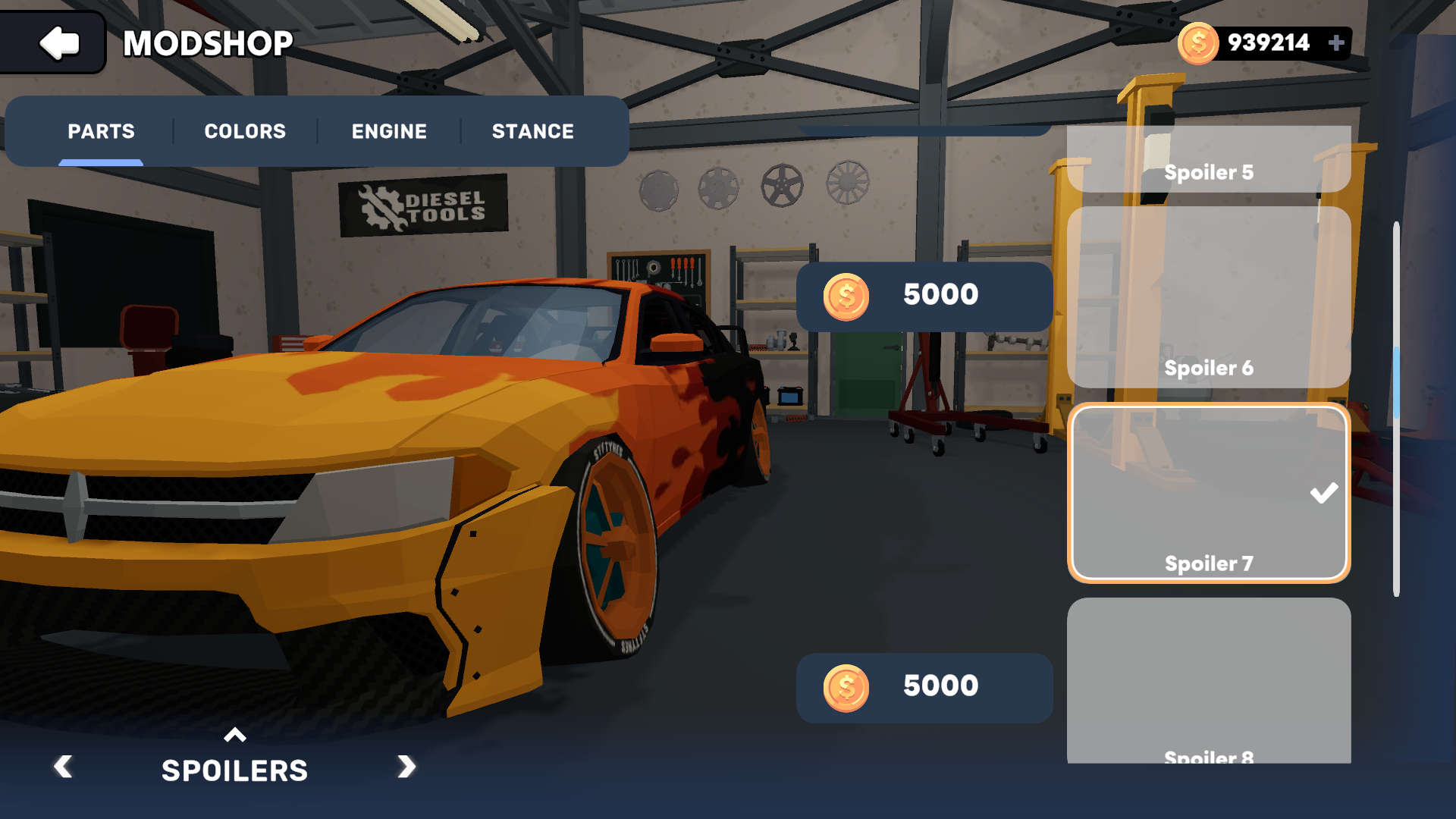Click the right arrow to change part category
This screenshot has height=819, width=1456.
coord(406,768)
